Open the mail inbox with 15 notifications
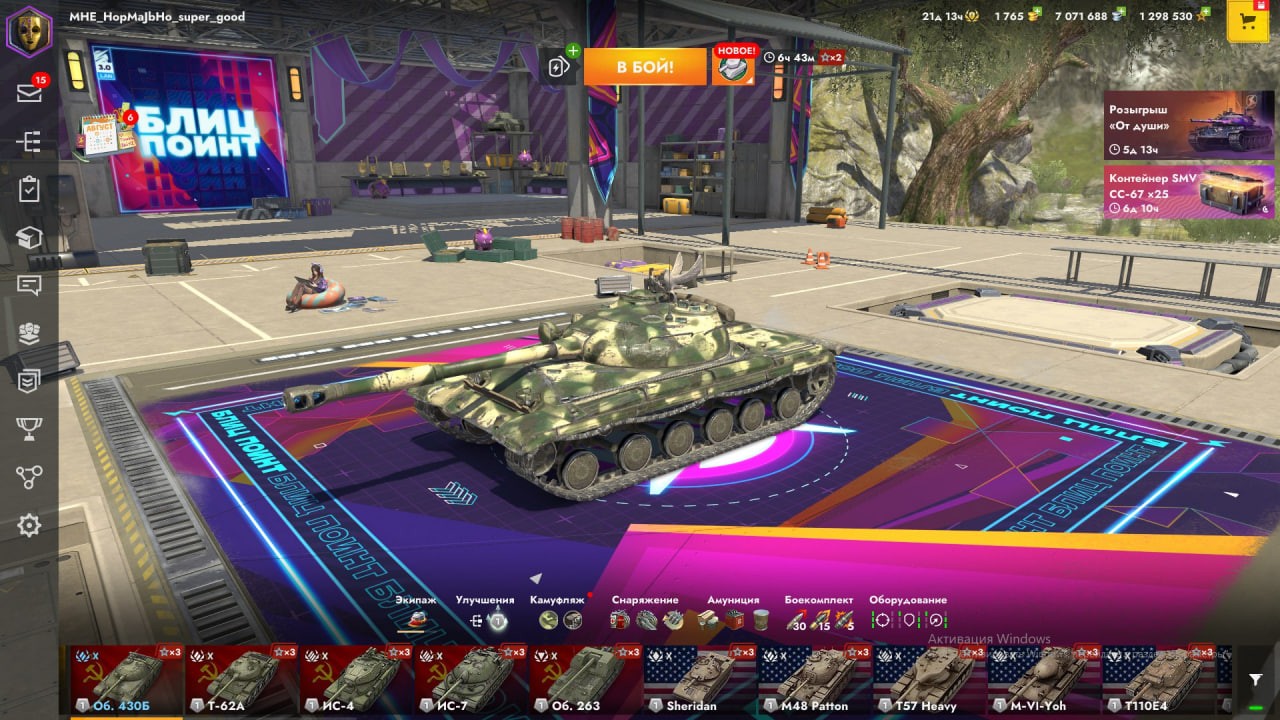The height and width of the screenshot is (720, 1280). pyautogui.click(x=29, y=93)
